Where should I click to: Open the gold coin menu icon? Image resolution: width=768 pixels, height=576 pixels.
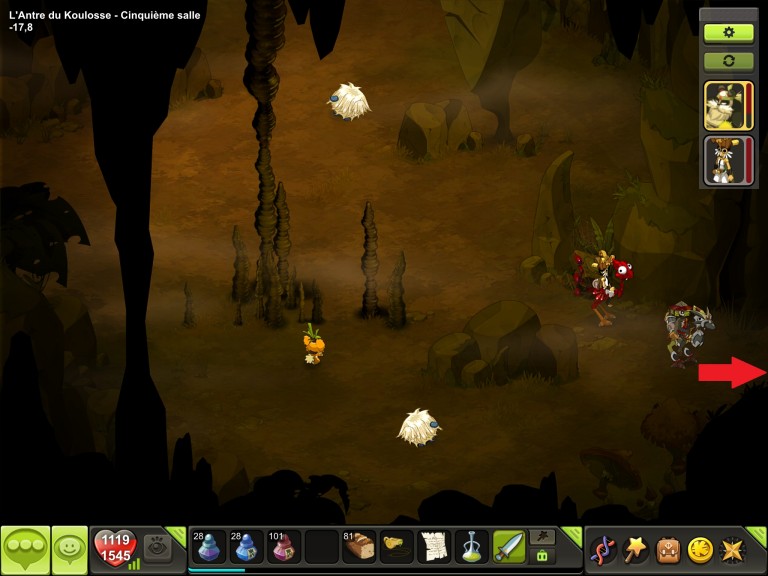(x=700, y=549)
